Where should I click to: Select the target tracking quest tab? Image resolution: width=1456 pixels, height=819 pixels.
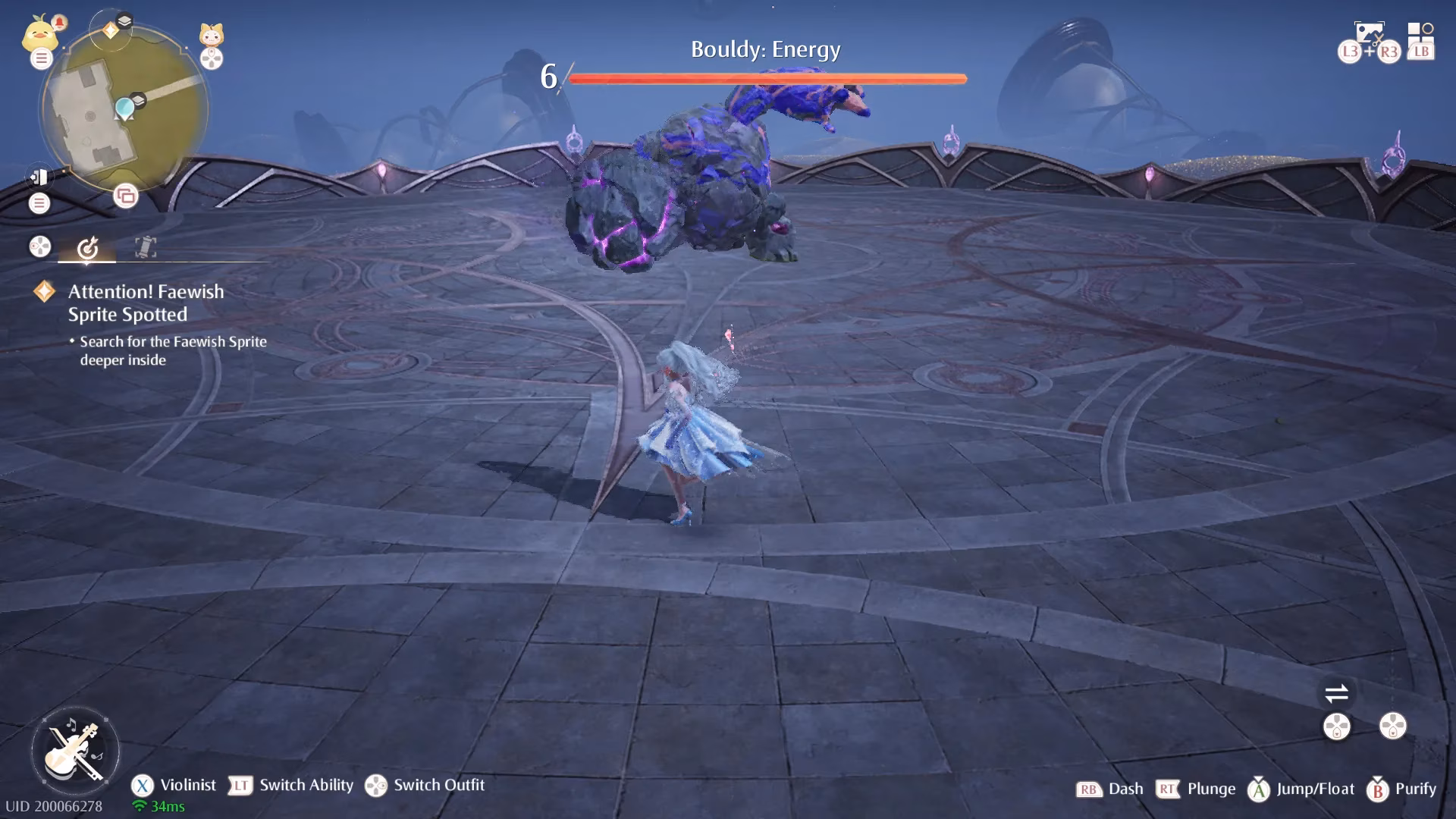(89, 247)
